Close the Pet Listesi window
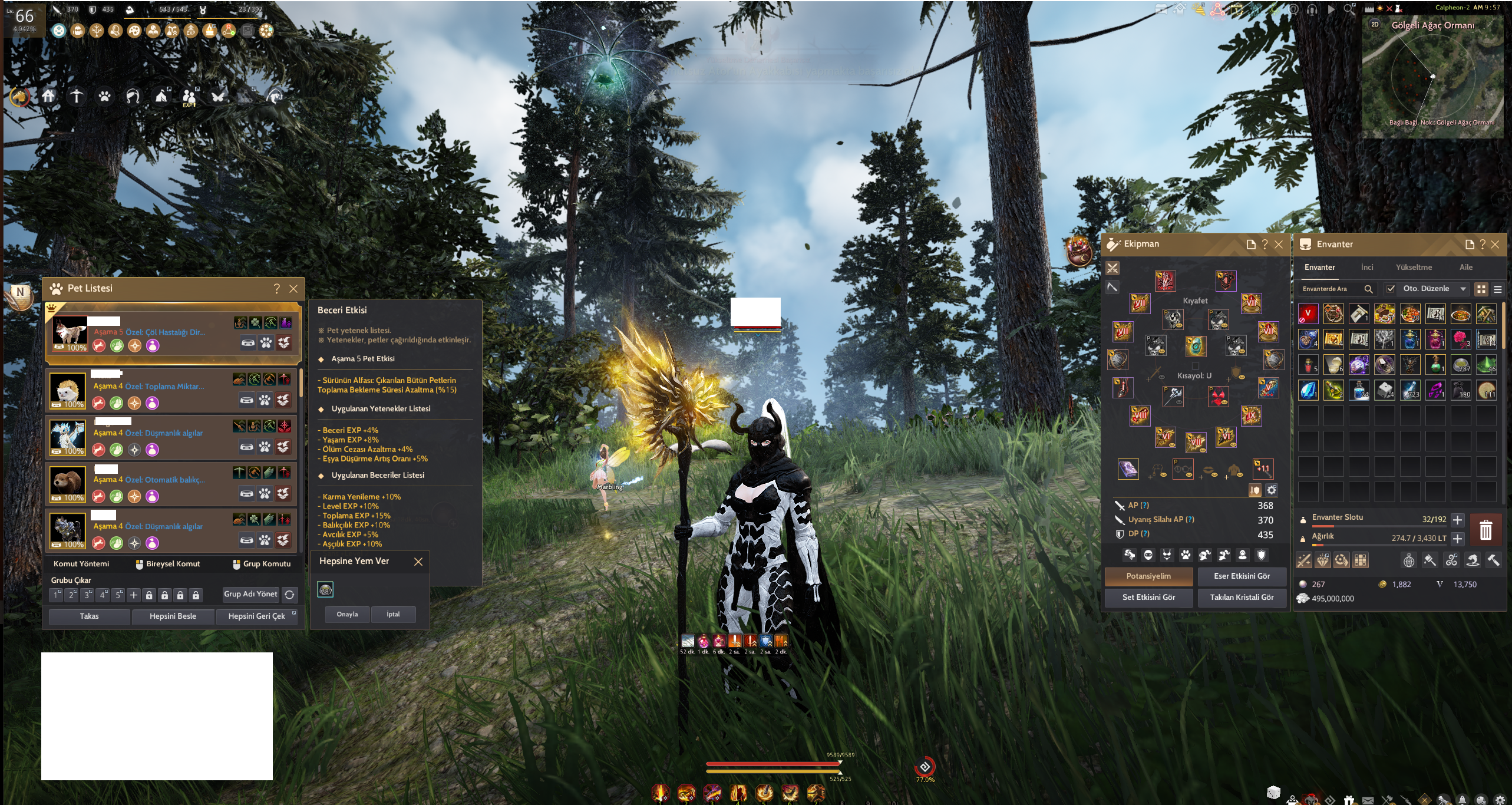This screenshot has height=805, width=1512. pyautogui.click(x=293, y=289)
